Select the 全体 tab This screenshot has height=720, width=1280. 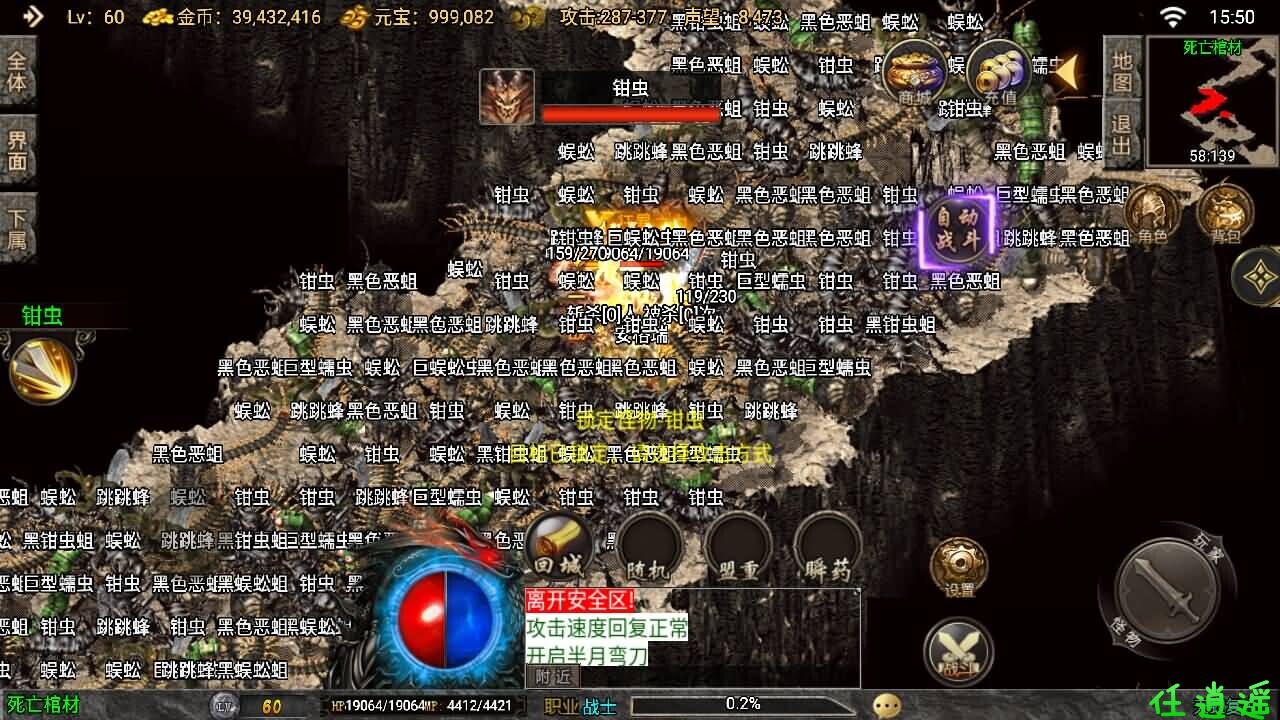17,70
